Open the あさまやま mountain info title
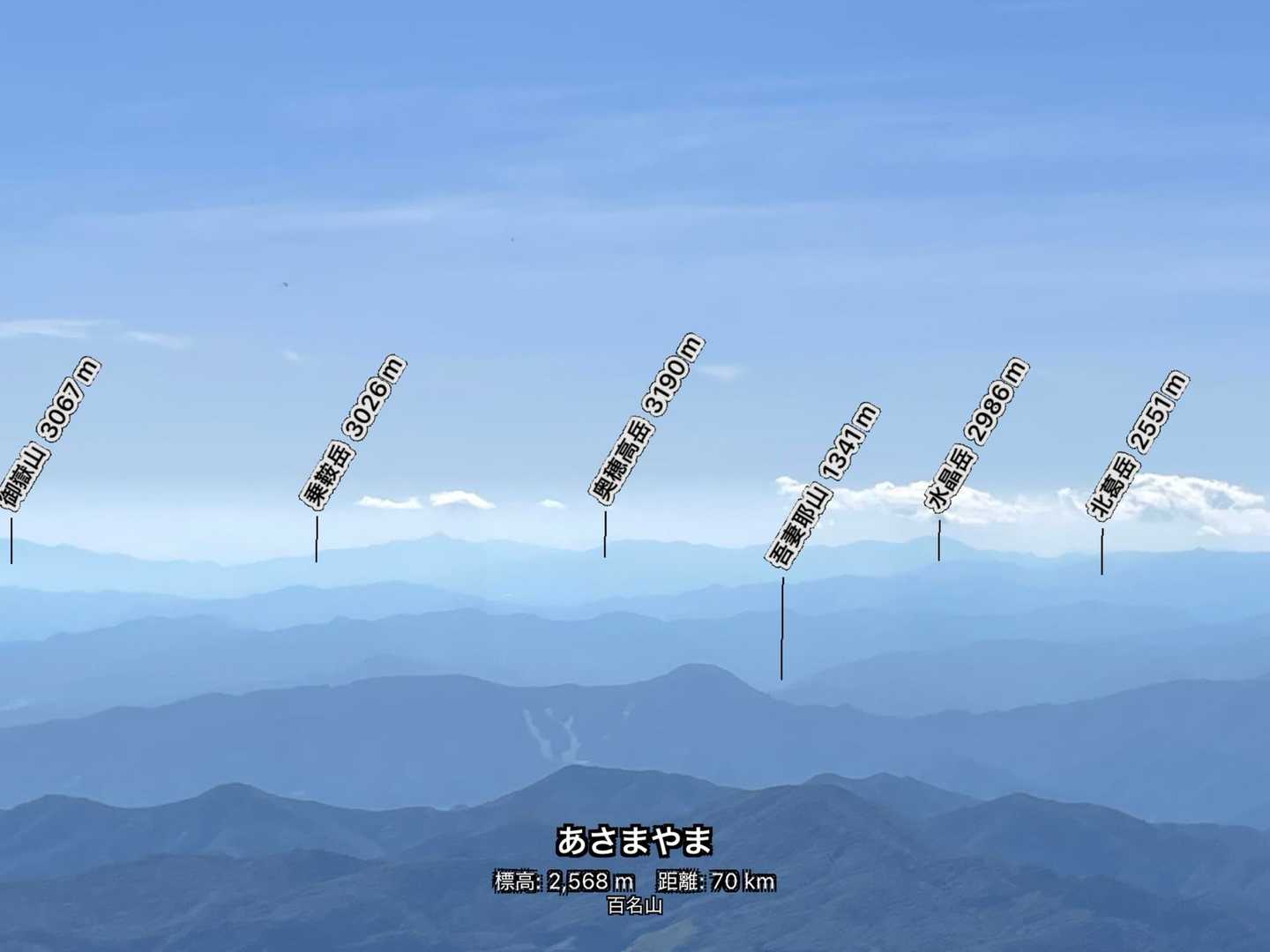The width and height of the screenshot is (1270, 952). pos(634,841)
